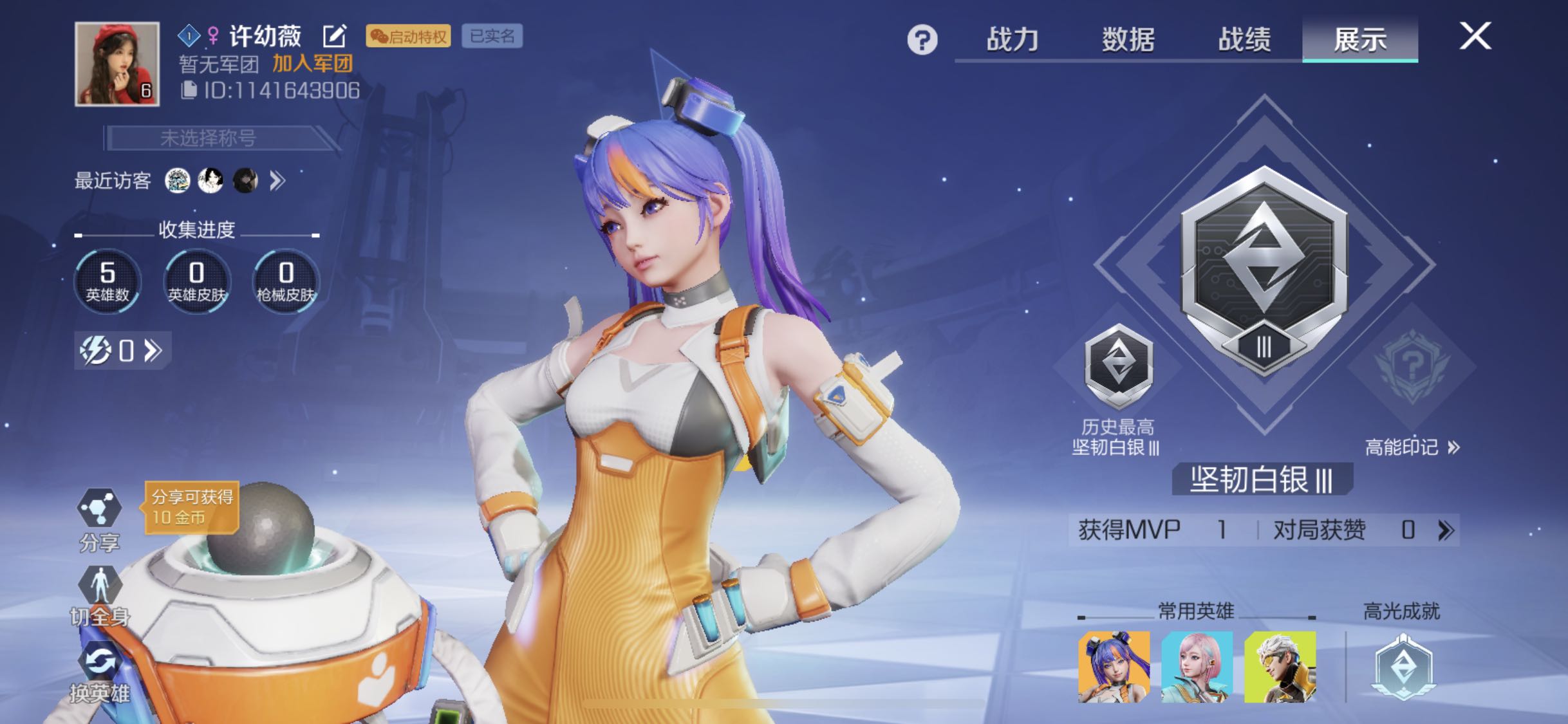View the 高光成就 badge

tap(1403, 667)
